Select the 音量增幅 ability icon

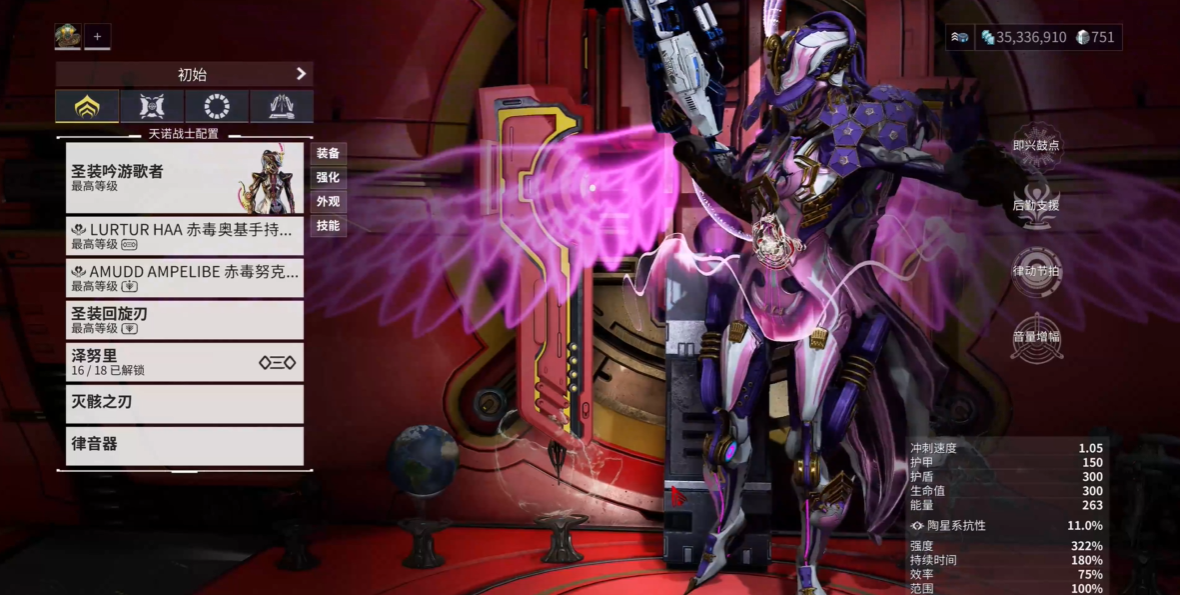tap(1035, 339)
